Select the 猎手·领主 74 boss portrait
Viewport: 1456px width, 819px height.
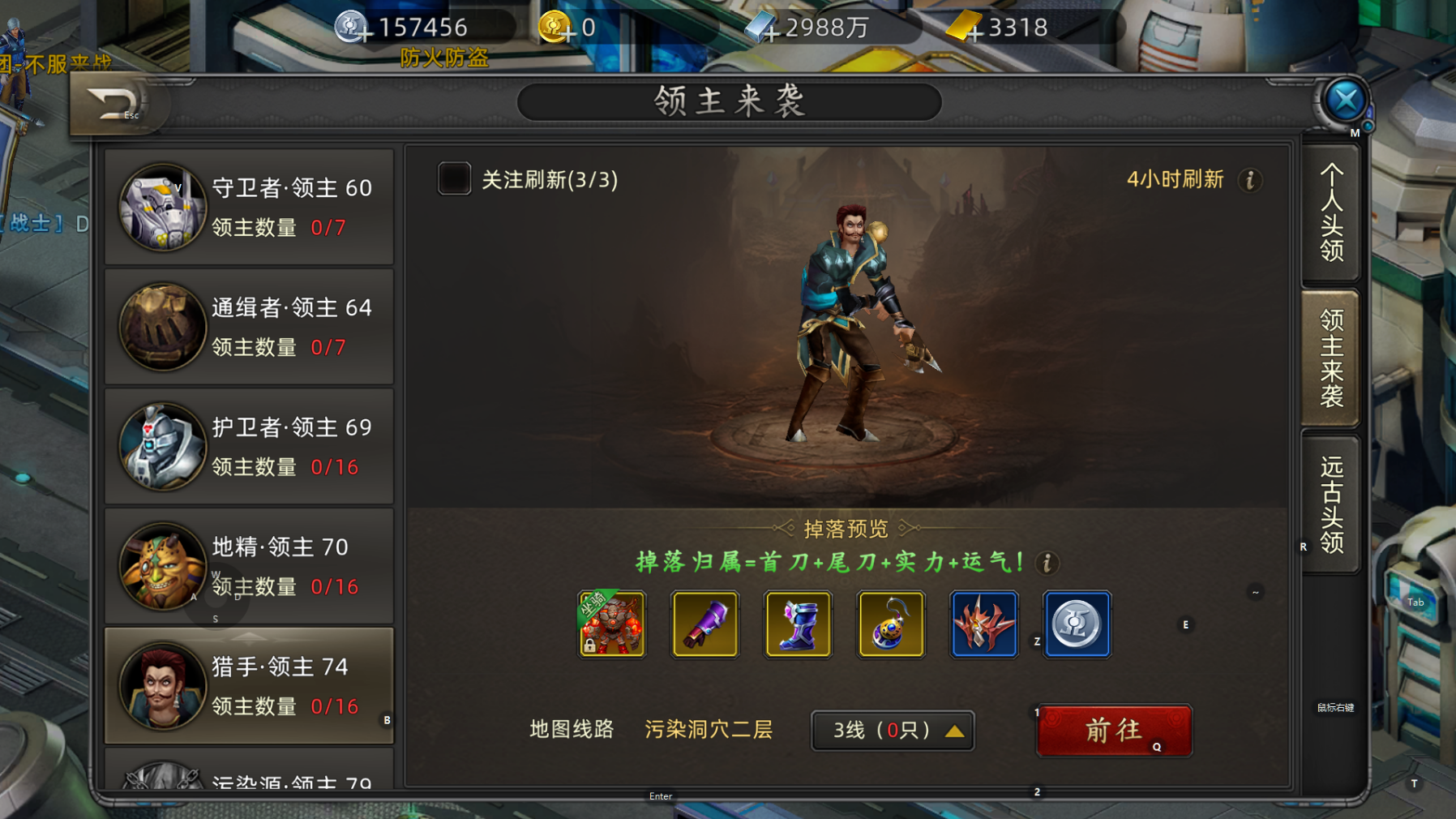tap(161, 685)
